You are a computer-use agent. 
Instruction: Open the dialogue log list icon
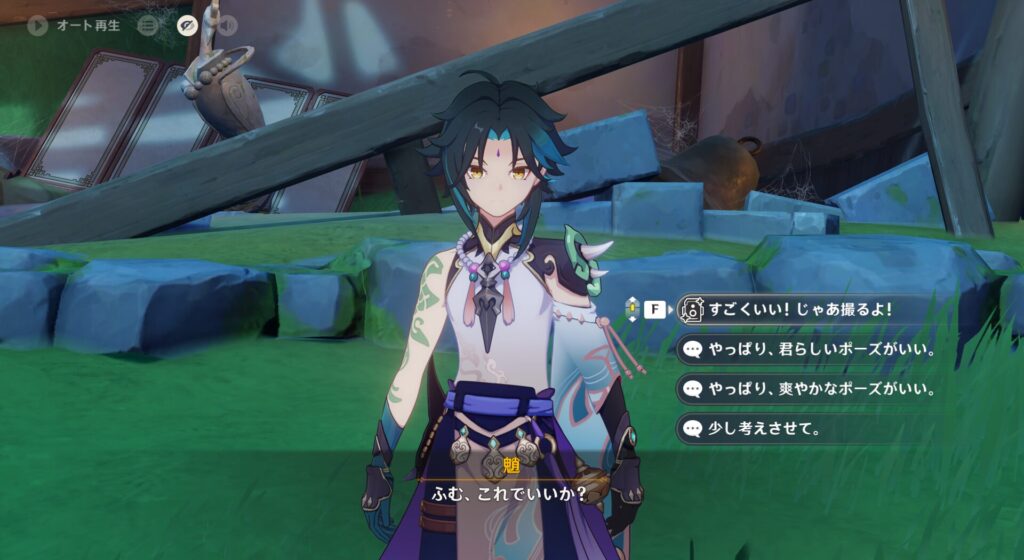(x=148, y=26)
